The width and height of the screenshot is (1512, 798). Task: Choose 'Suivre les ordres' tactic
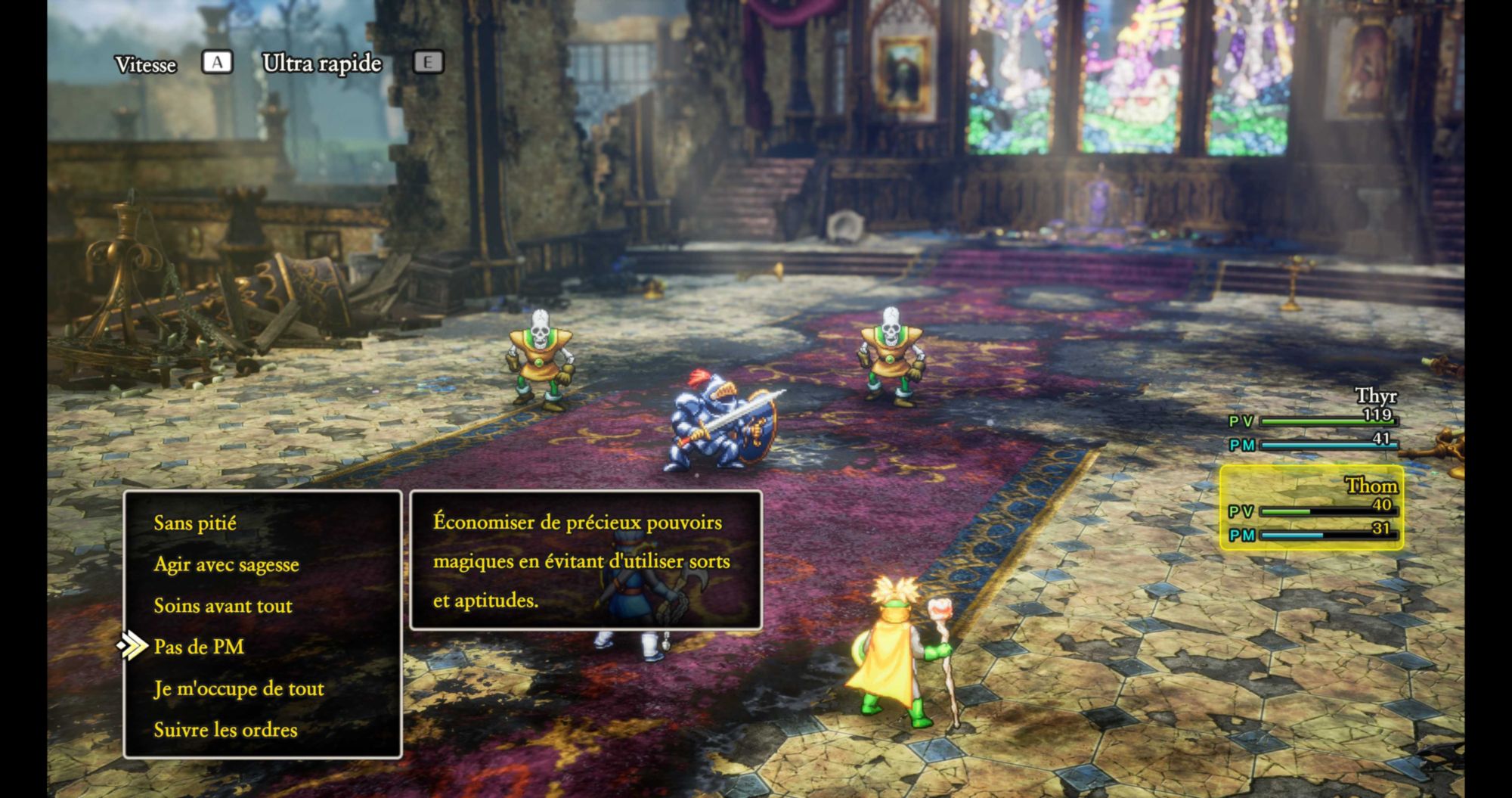click(x=225, y=731)
